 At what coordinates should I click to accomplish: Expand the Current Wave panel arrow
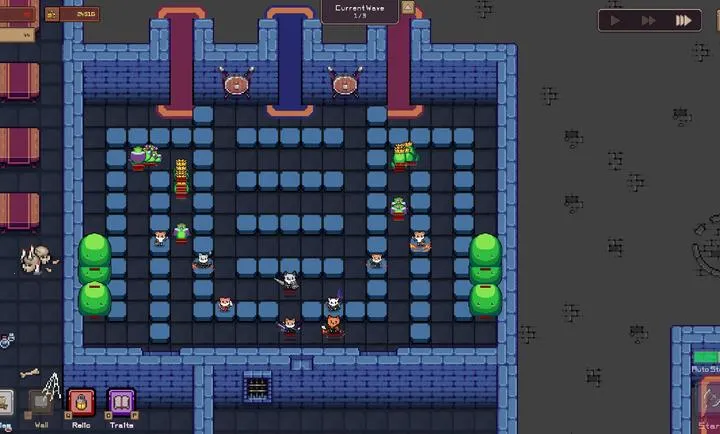[407, 8]
